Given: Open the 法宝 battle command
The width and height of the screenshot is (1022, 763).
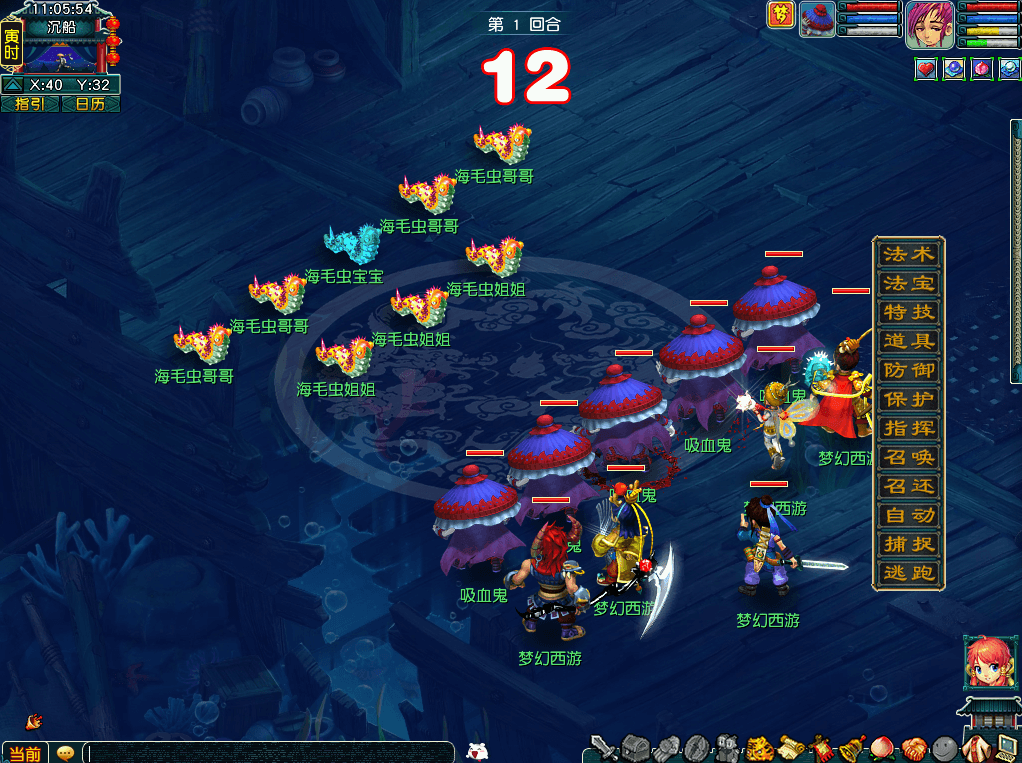Looking at the screenshot, I should [908, 283].
